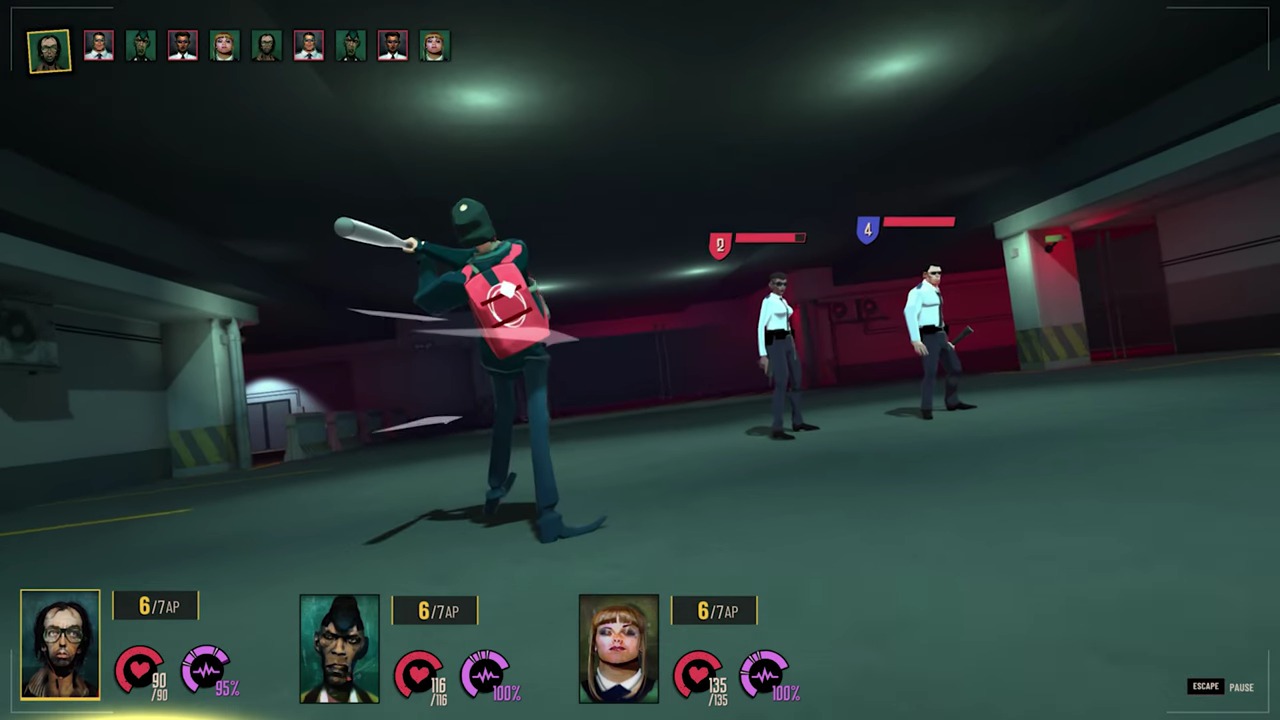Image resolution: width=1280 pixels, height=720 pixels.
Task: Select the woman with bangs portrait
Action: click(618, 649)
